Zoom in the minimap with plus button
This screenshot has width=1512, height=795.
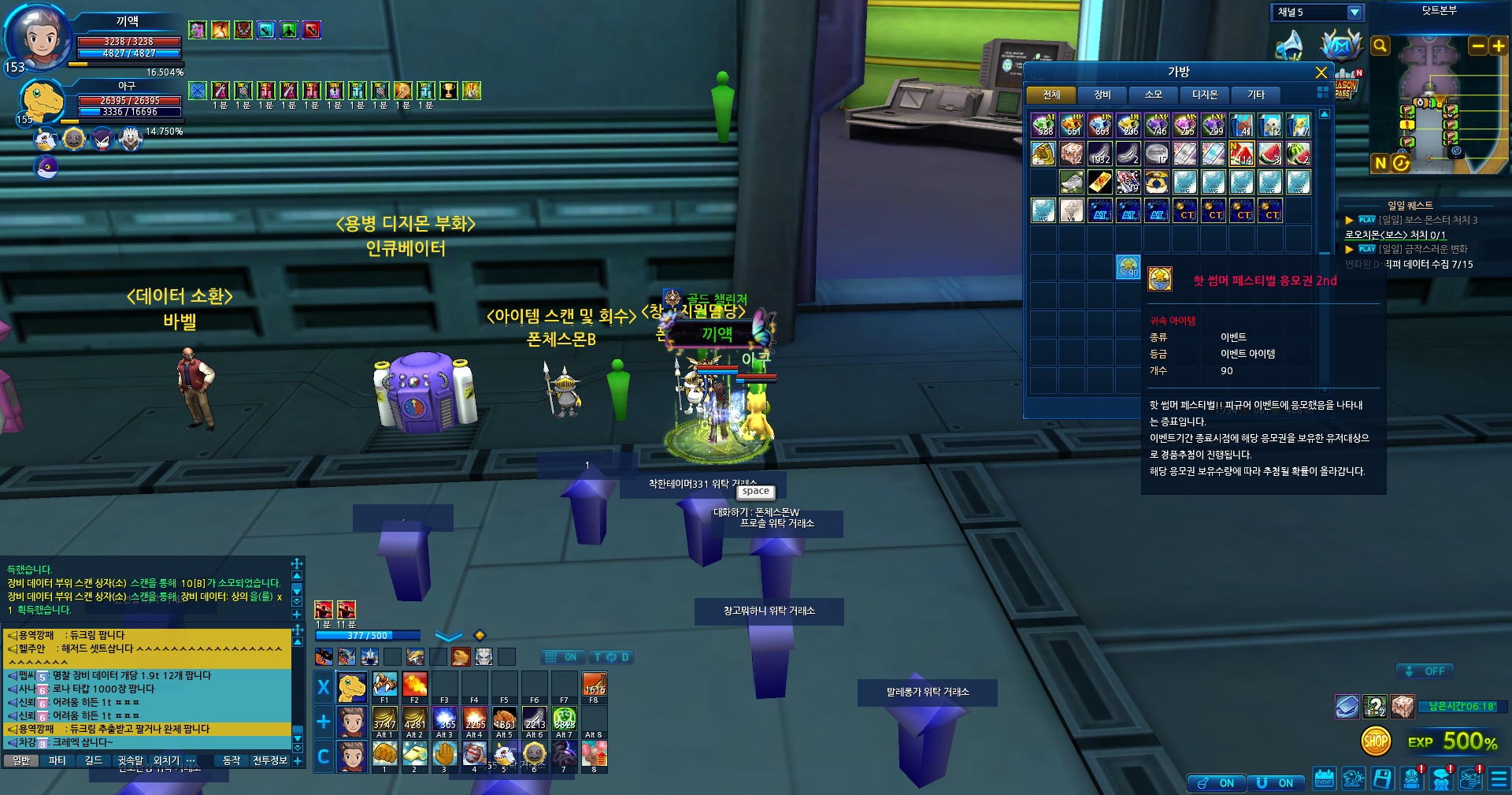tap(1498, 46)
